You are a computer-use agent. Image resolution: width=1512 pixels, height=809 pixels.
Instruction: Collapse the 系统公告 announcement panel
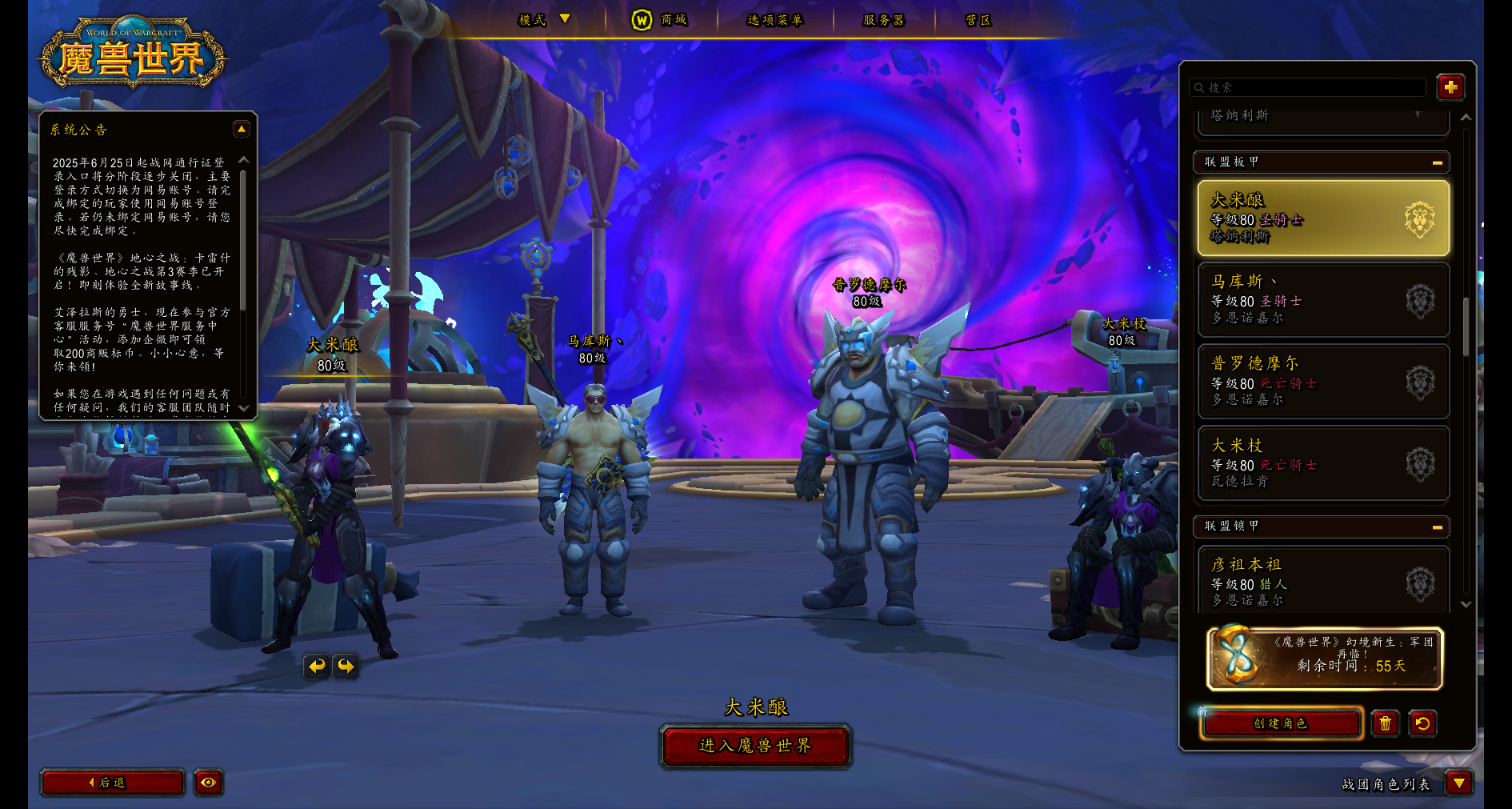(241, 129)
